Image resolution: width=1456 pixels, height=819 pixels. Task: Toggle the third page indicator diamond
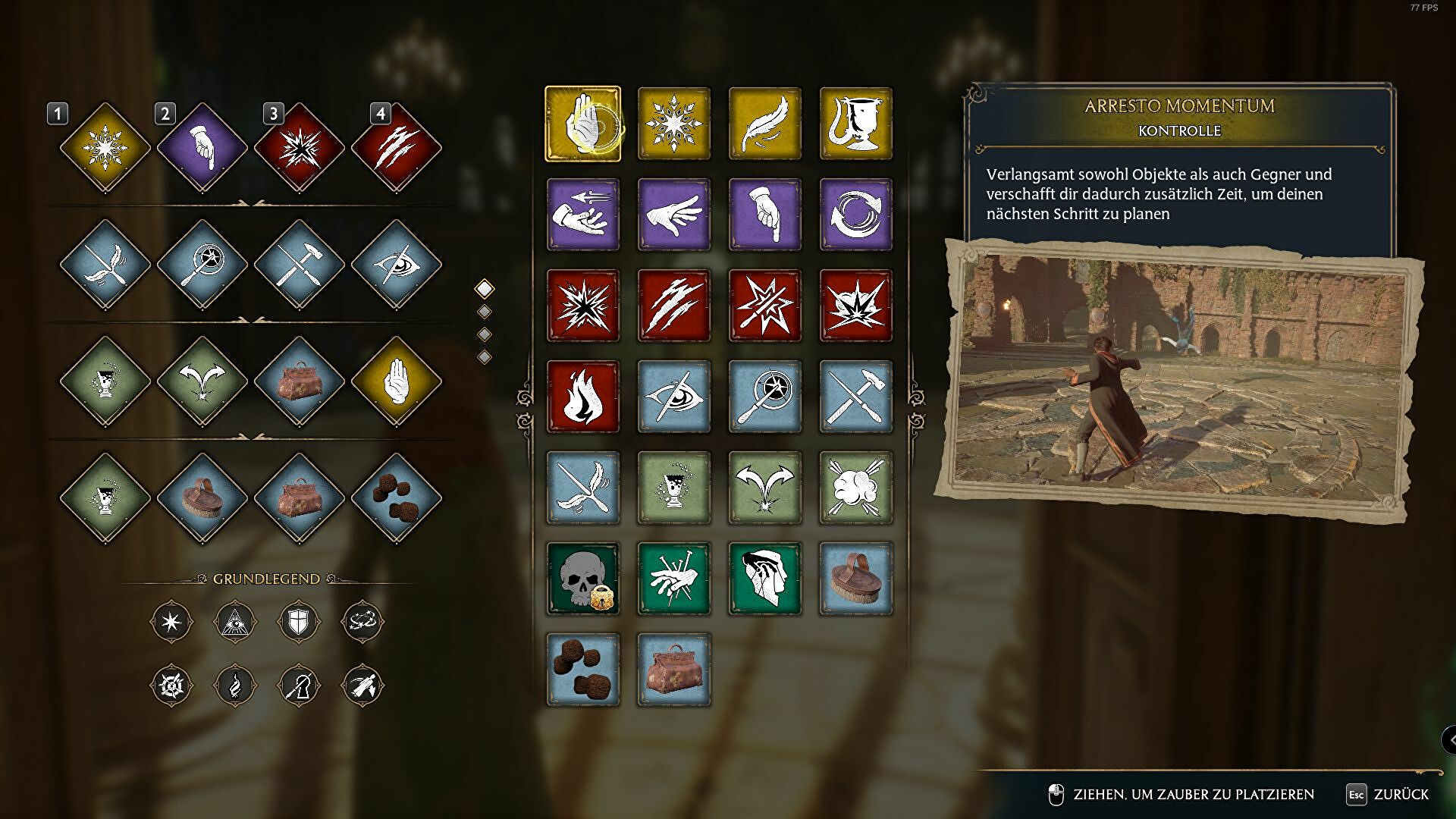click(483, 334)
